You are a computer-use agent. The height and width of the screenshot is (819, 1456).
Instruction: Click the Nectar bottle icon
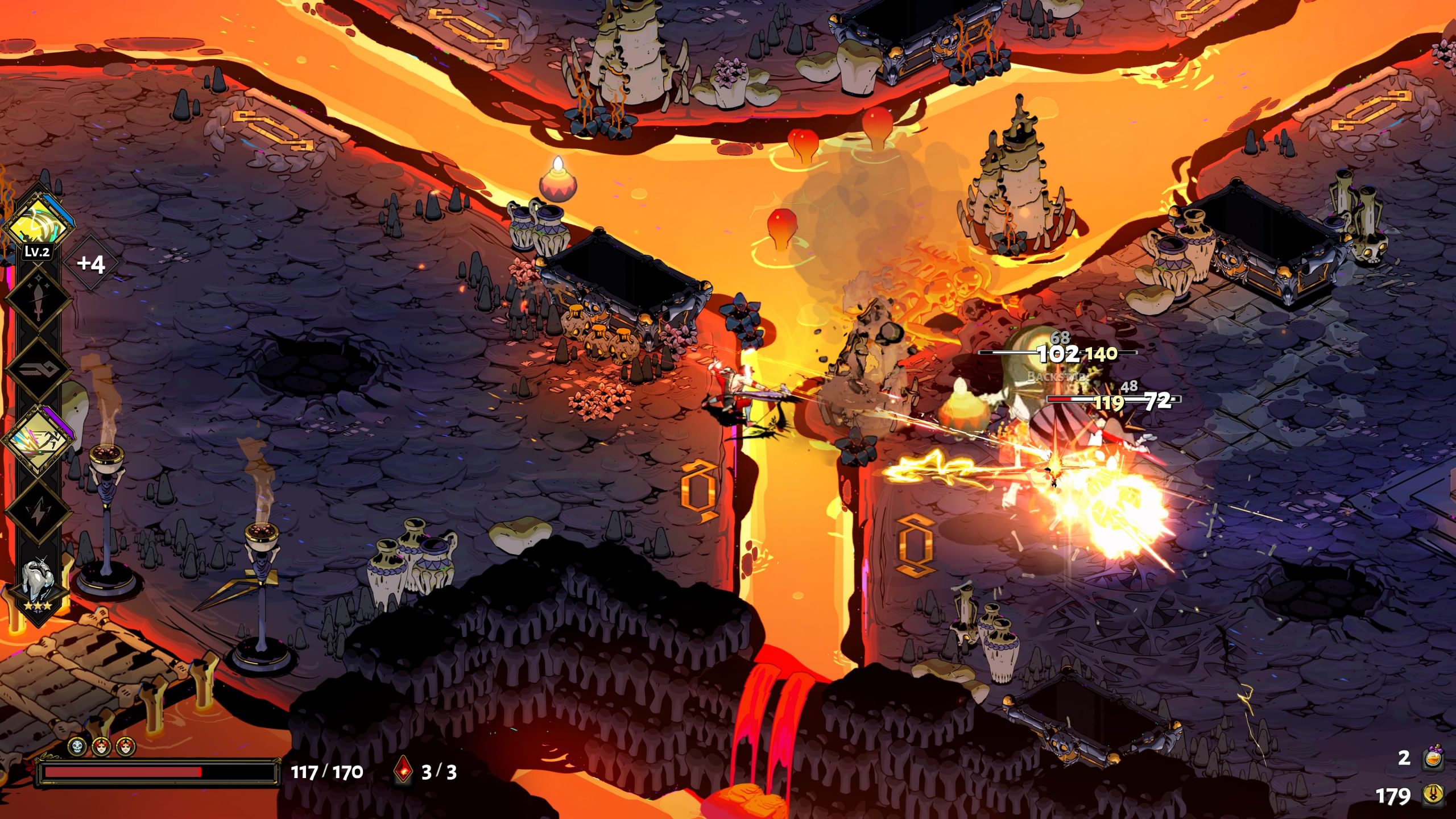(1433, 758)
